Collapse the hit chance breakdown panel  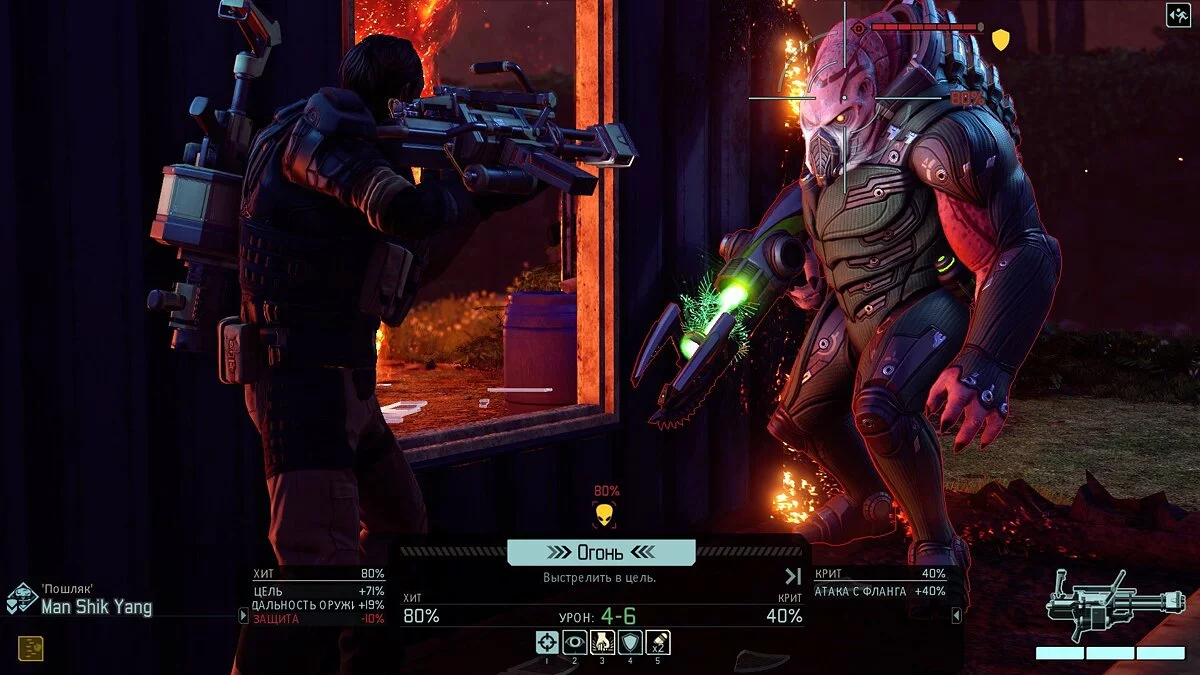click(x=243, y=616)
